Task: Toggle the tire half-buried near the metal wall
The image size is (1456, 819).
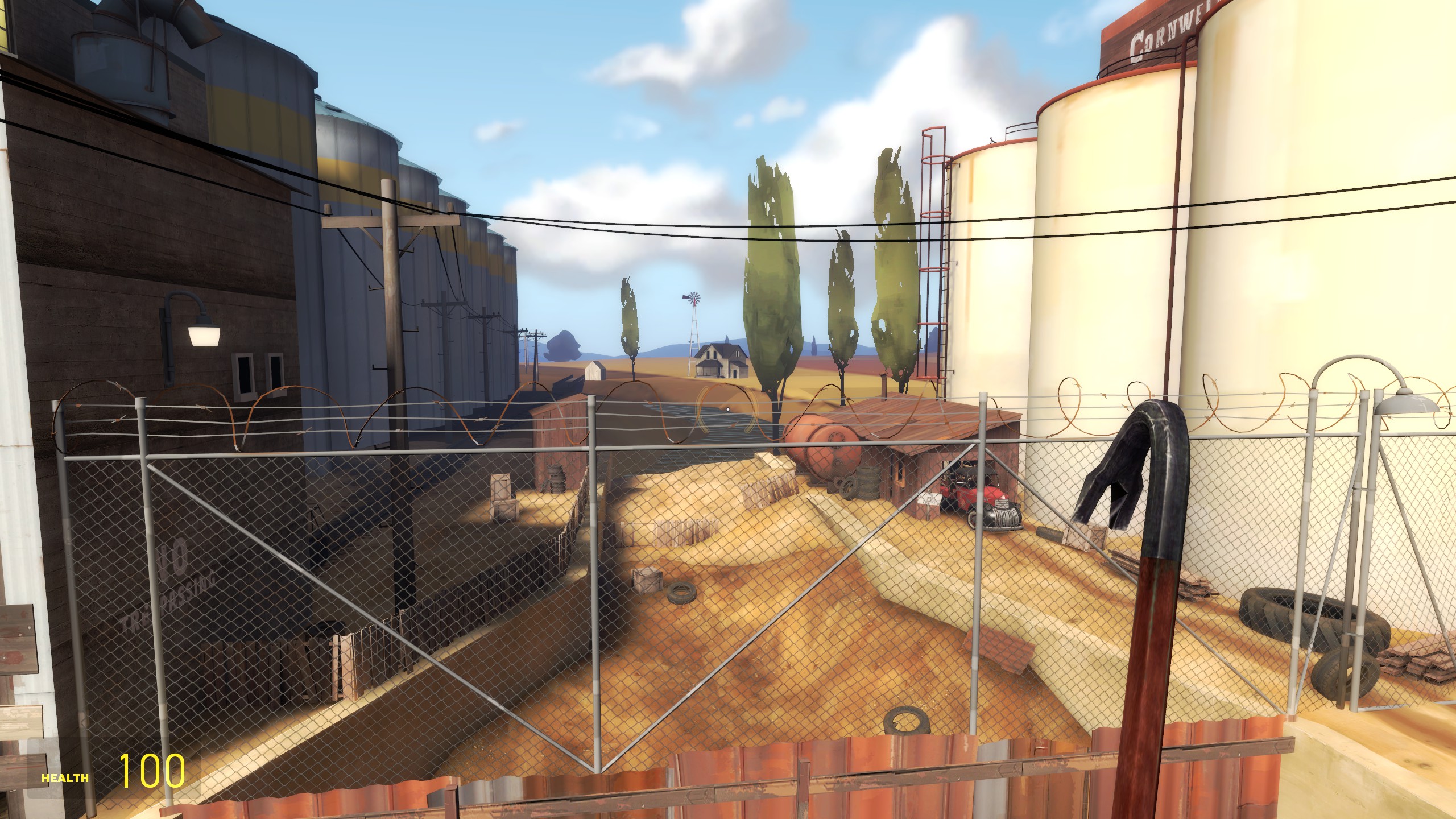Action: (x=905, y=720)
